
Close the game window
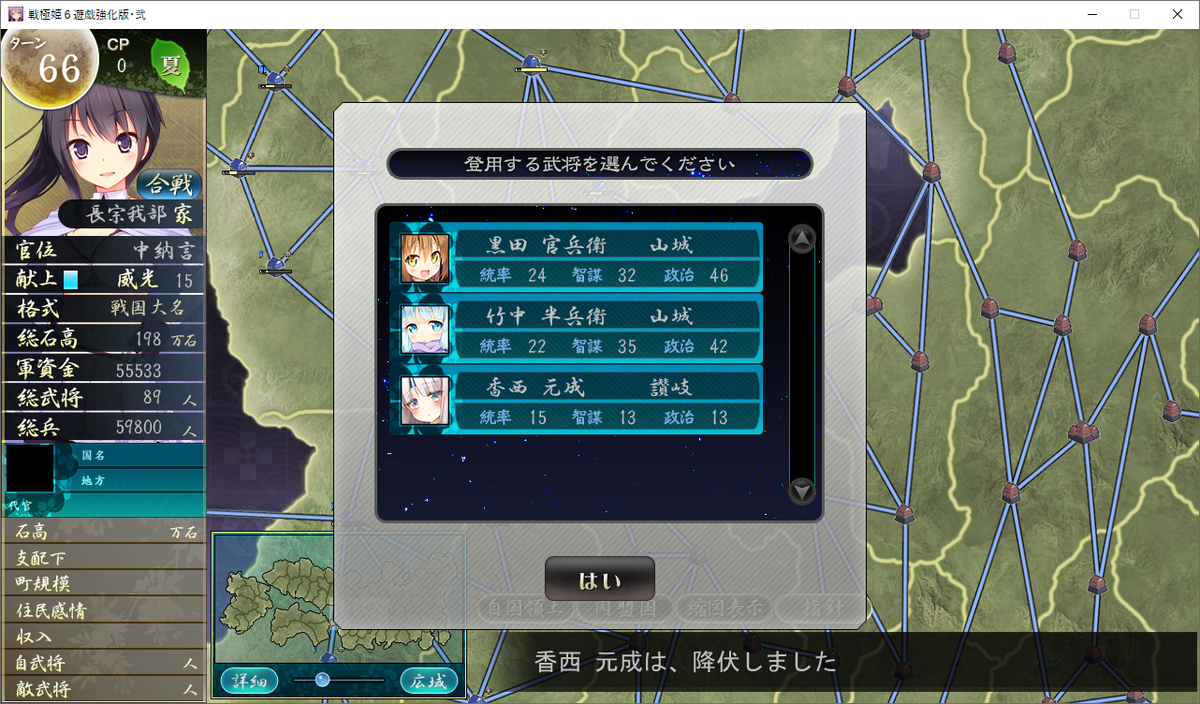click(1176, 14)
